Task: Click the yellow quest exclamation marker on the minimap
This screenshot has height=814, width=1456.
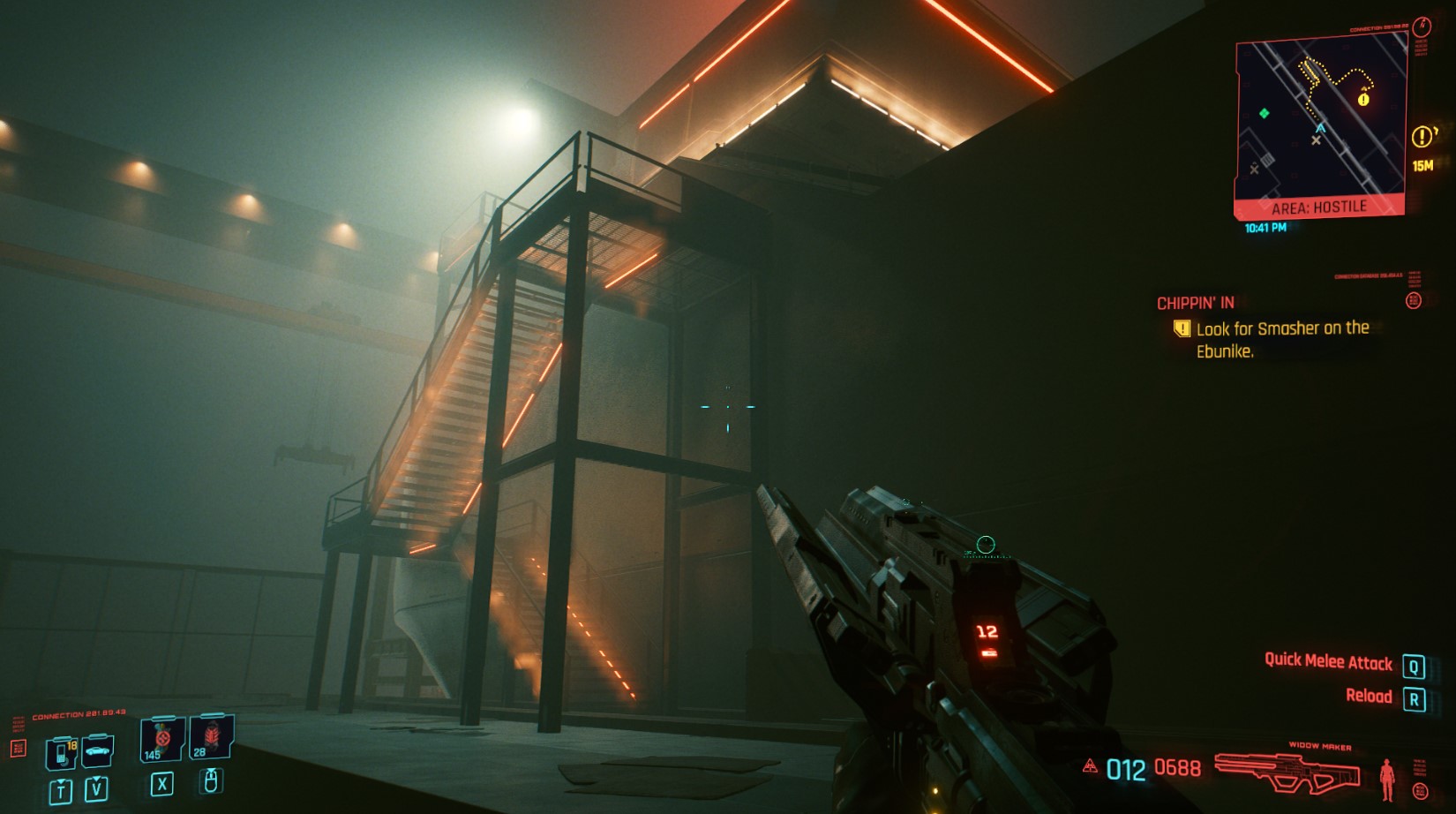Action: click(1363, 100)
